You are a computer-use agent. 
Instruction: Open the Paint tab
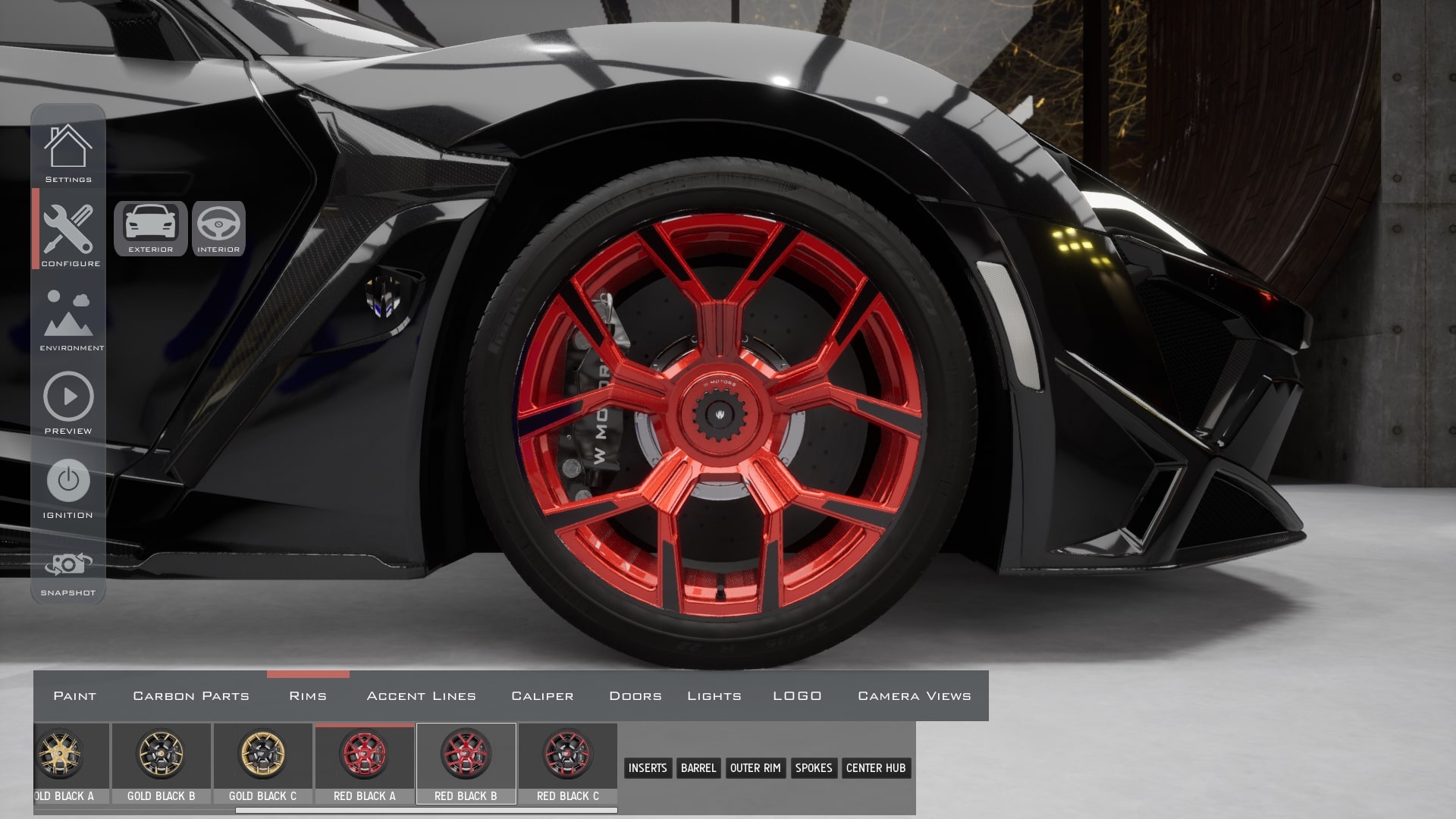(x=74, y=696)
